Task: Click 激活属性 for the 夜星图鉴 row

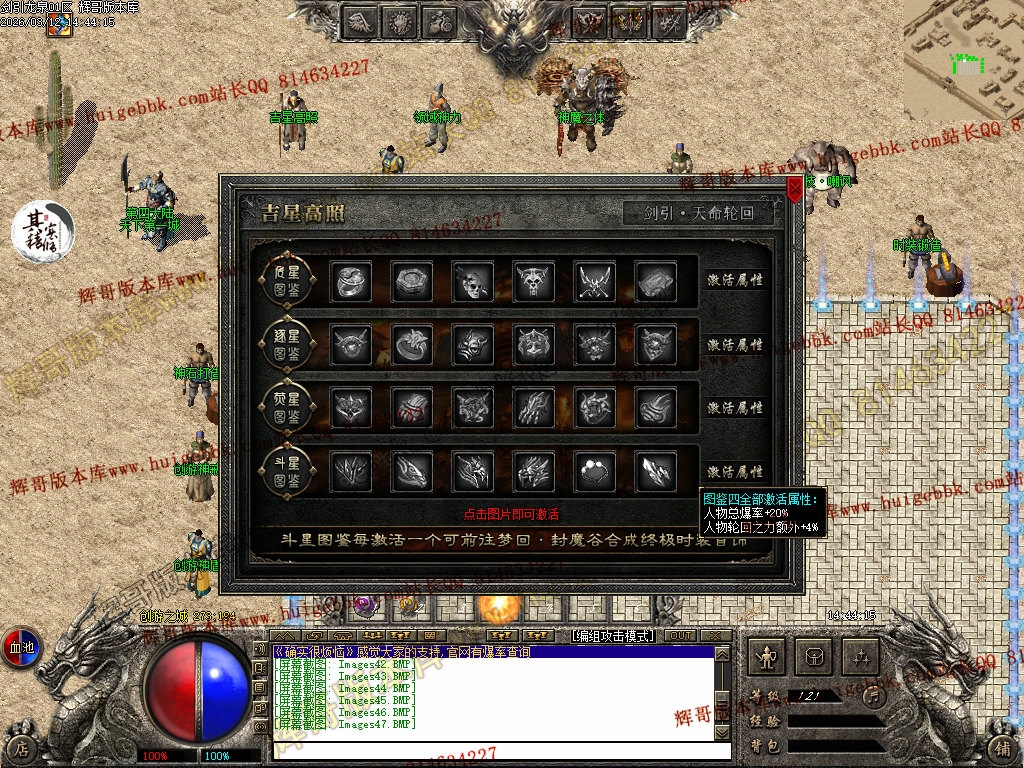Action: pyautogui.click(x=735, y=280)
